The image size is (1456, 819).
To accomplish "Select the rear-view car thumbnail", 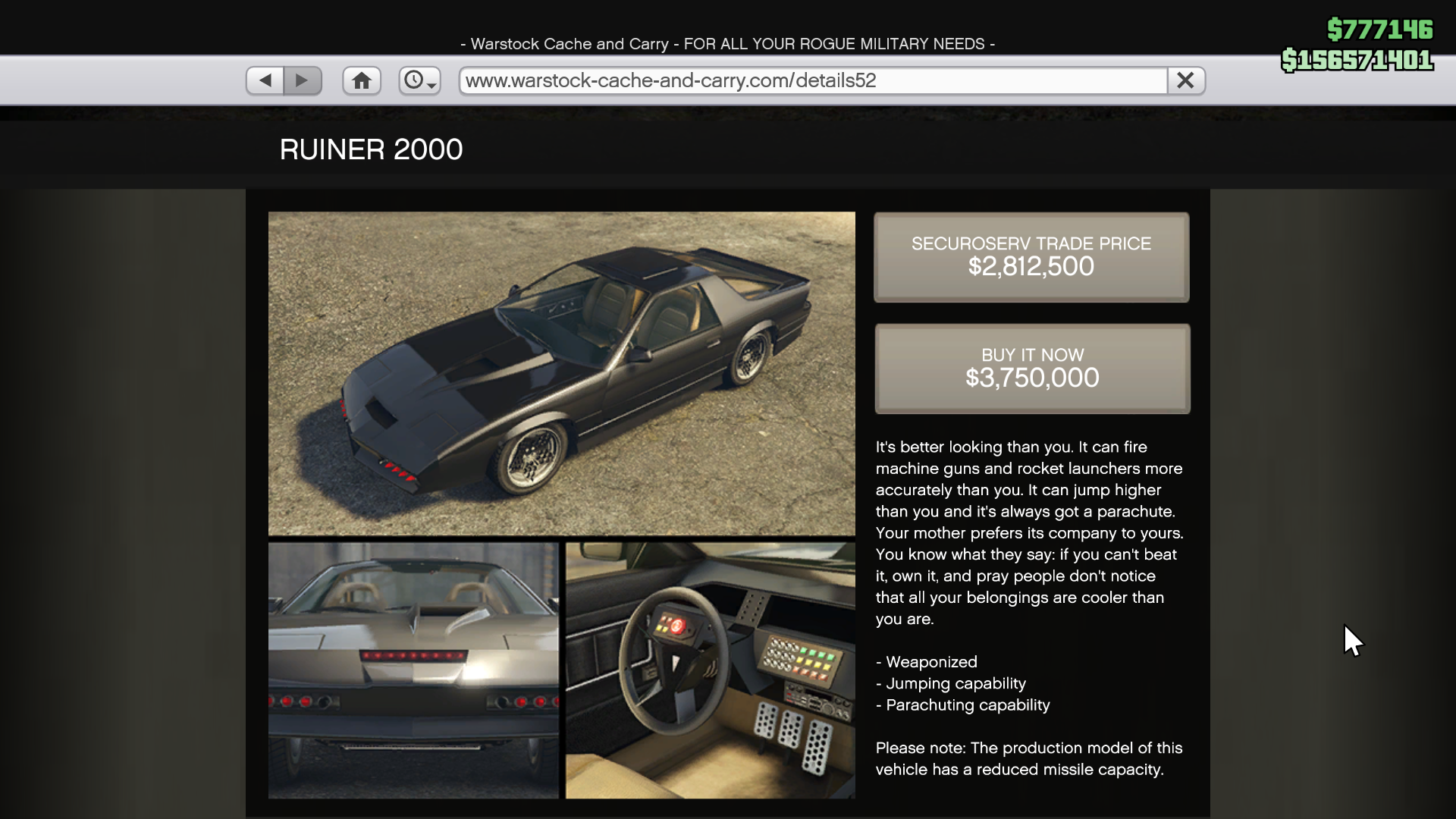I will click(x=413, y=671).
